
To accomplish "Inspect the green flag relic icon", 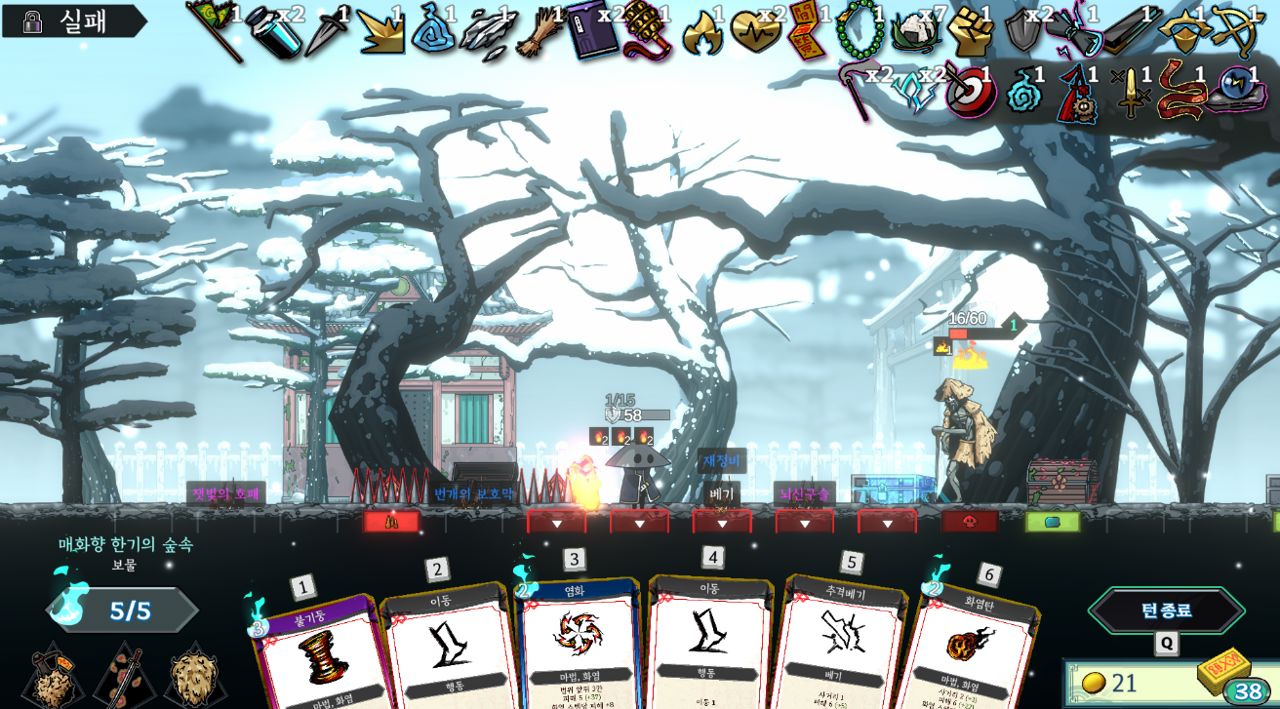I will 213,28.
